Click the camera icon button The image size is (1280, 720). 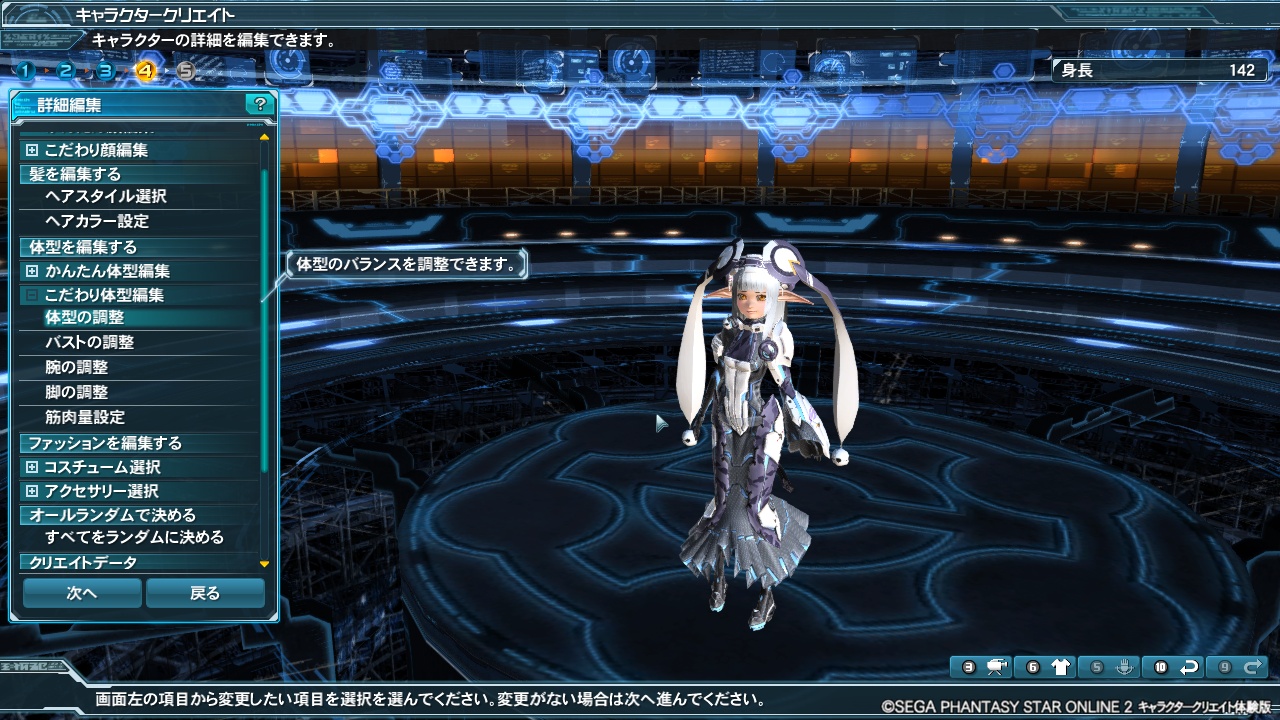tap(996, 667)
